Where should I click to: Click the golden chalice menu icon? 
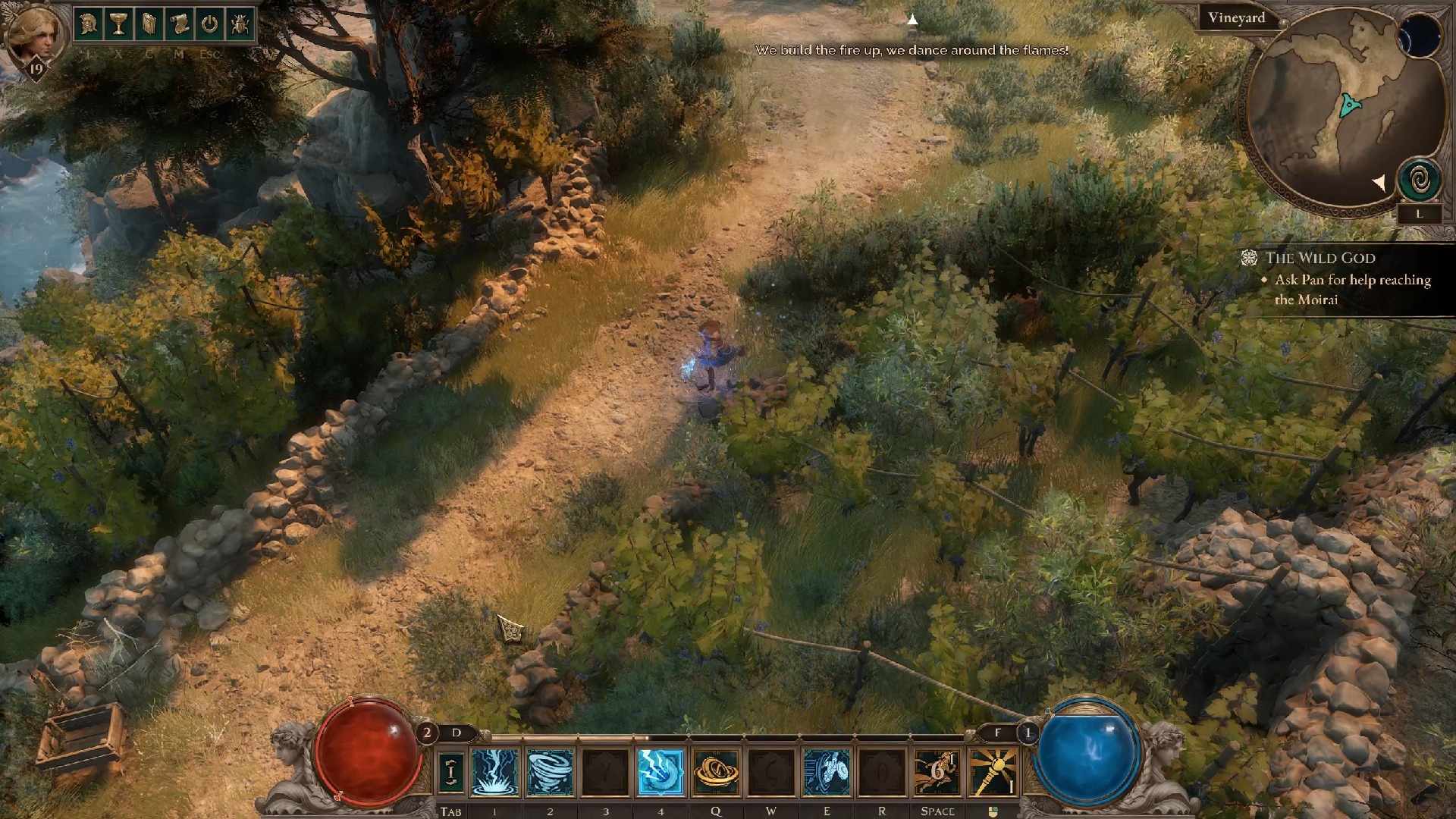click(x=118, y=25)
